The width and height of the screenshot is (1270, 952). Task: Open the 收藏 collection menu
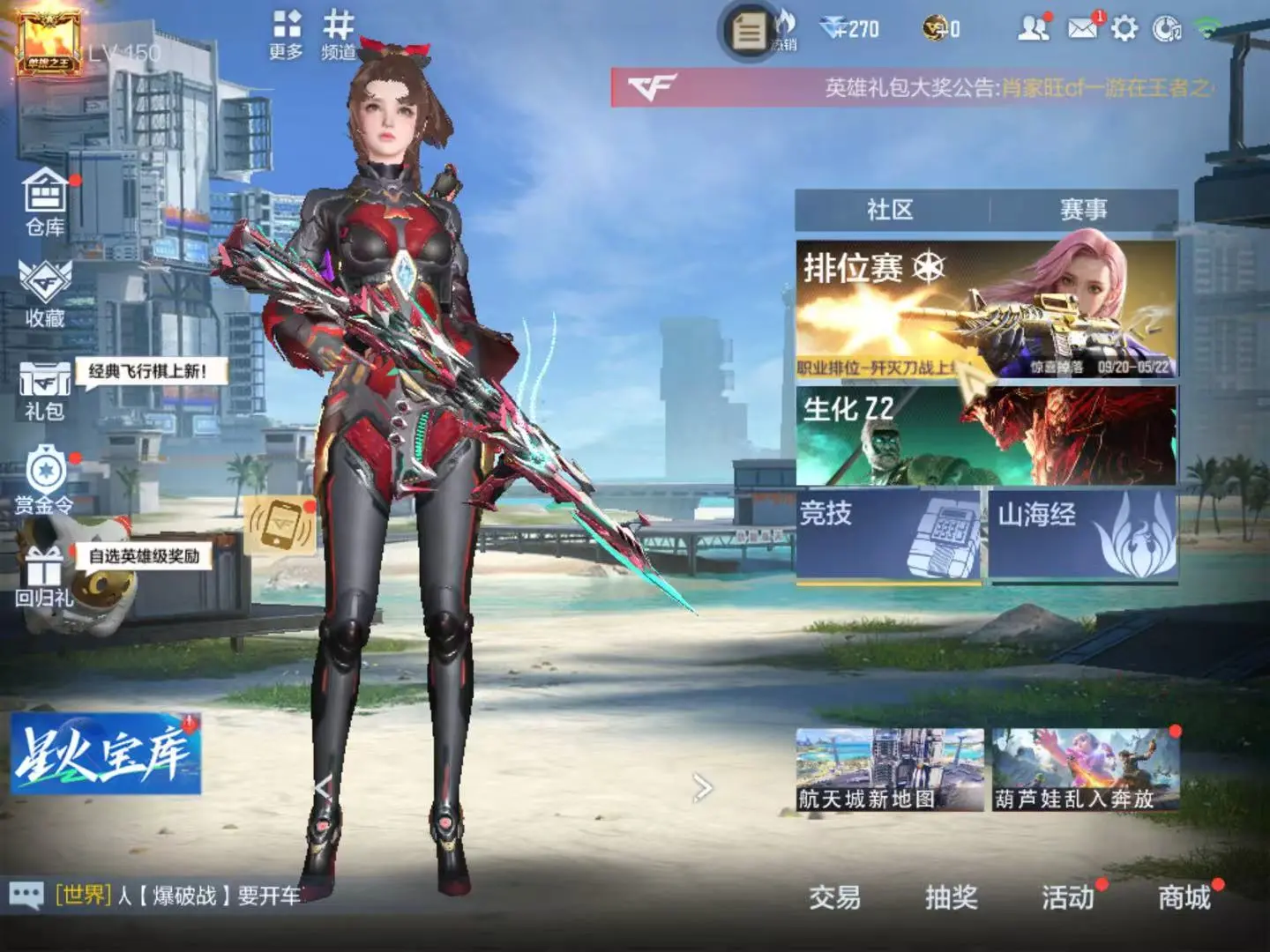tap(45, 294)
